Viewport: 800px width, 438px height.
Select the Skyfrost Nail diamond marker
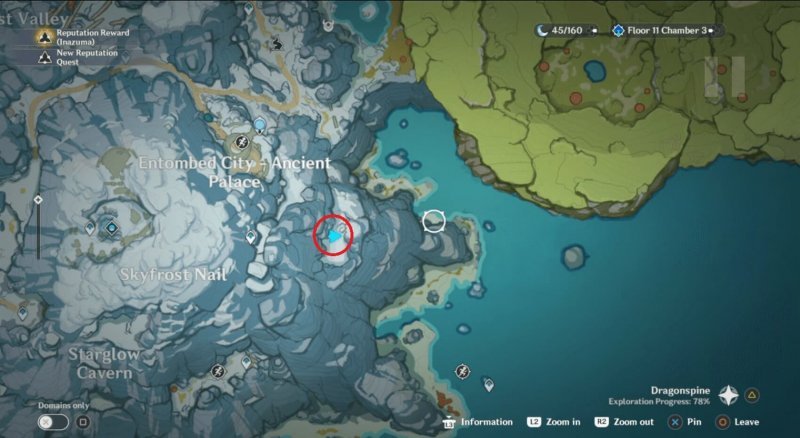tap(111, 229)
